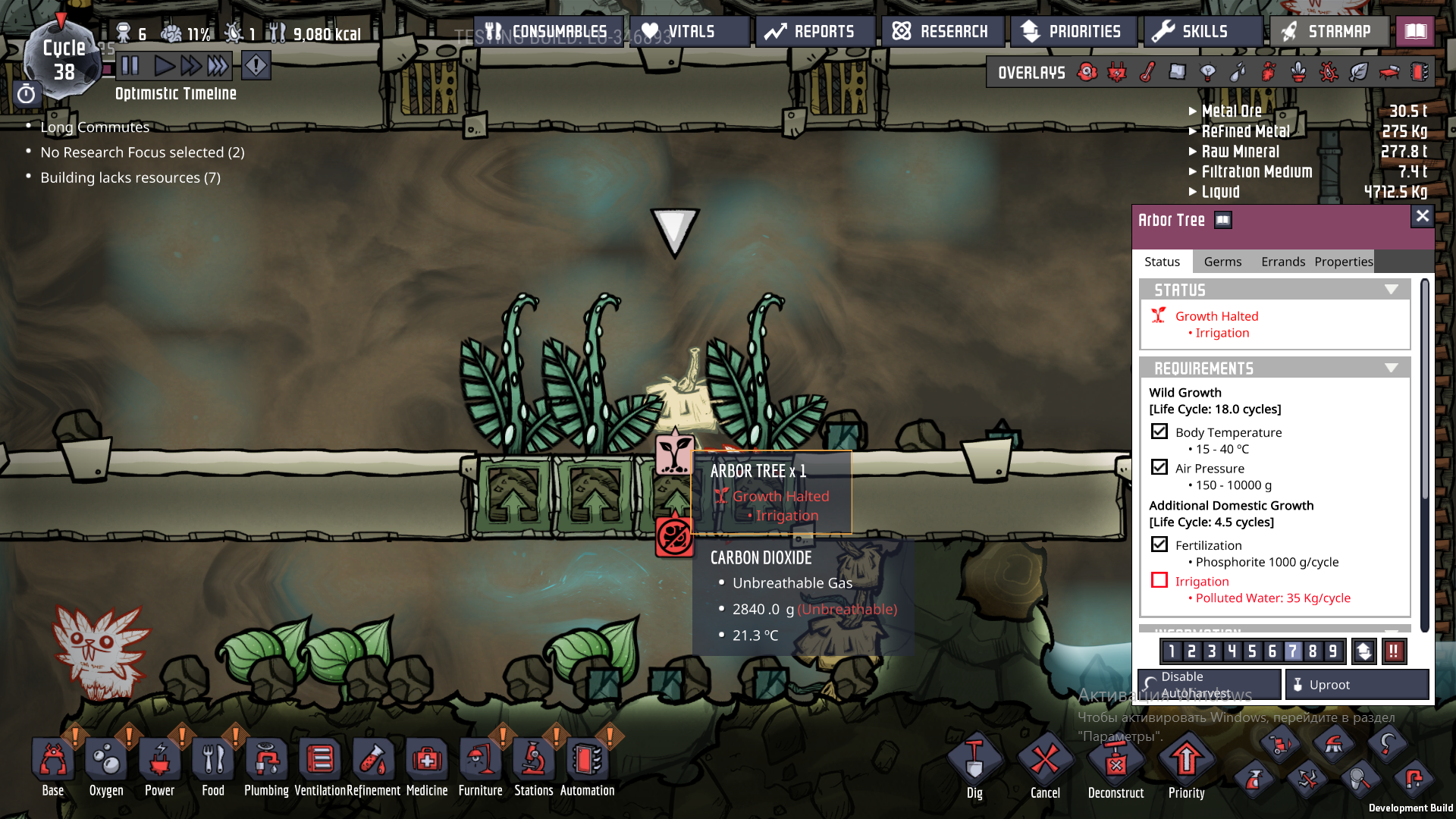The width and height of the screenshot is (1456, 819).
Task: Open the Temperature overlay
Action: tap(1147, 72)
